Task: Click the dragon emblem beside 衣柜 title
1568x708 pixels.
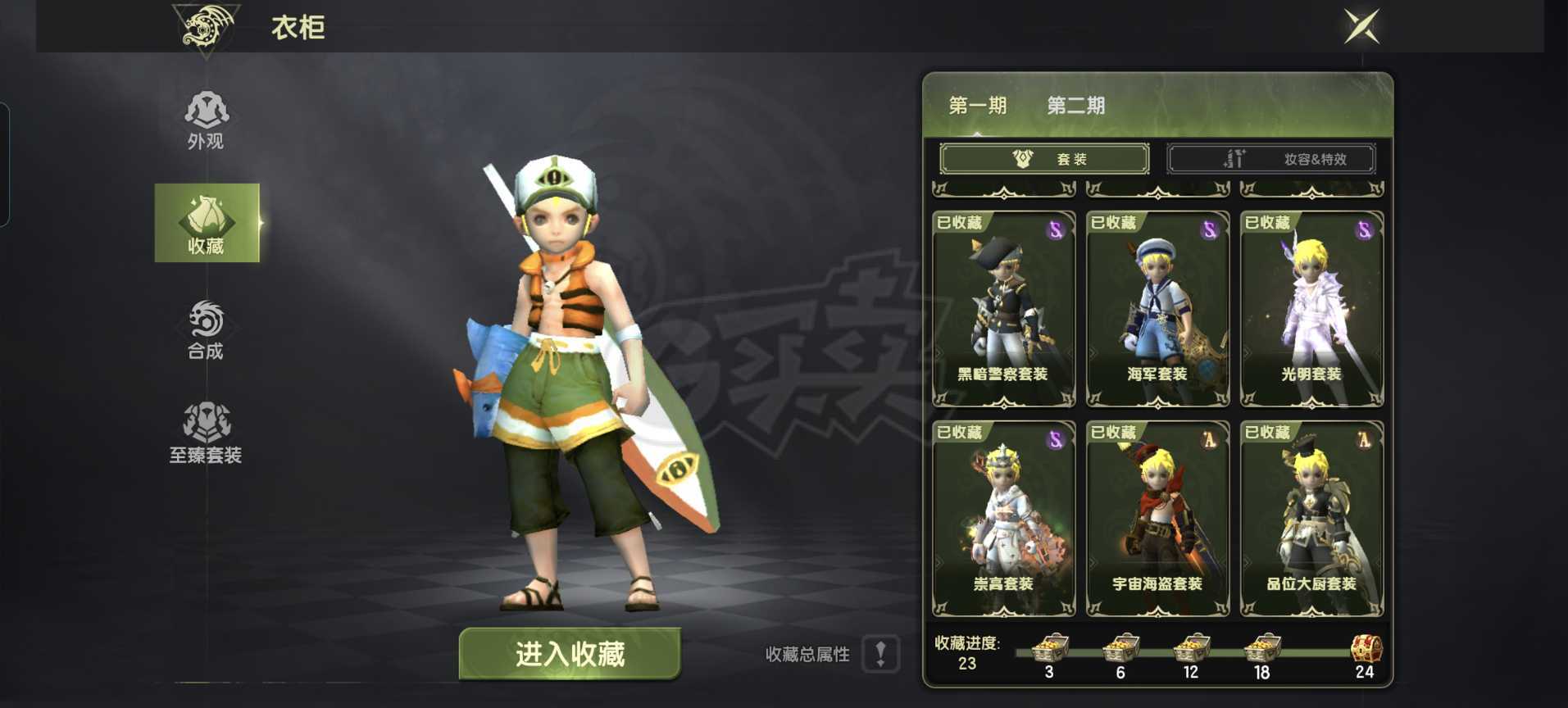Action: (x=204, y=27)
